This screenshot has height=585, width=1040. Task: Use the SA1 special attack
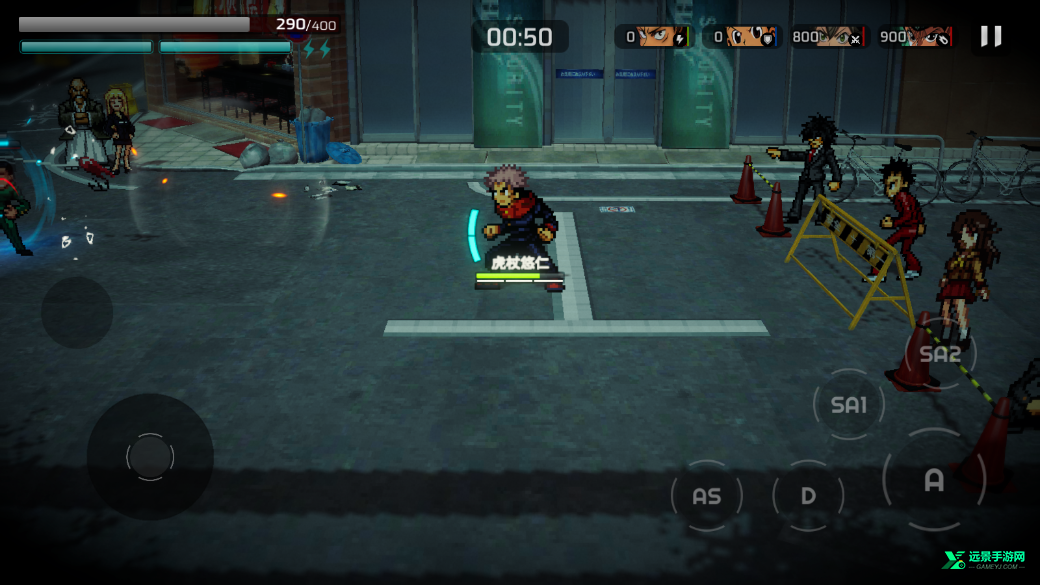coord(849,404)
